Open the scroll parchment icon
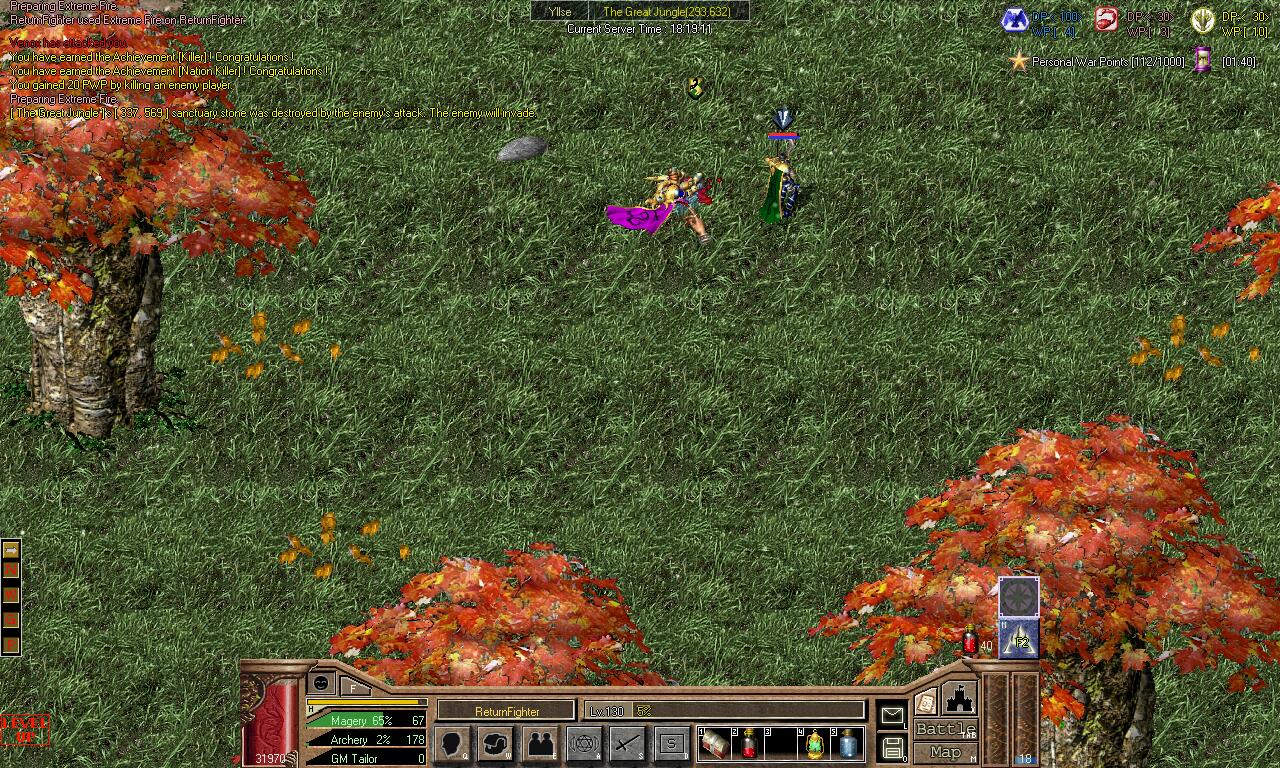The width and height of the screenshot is (1280, 768). point(925,701)
